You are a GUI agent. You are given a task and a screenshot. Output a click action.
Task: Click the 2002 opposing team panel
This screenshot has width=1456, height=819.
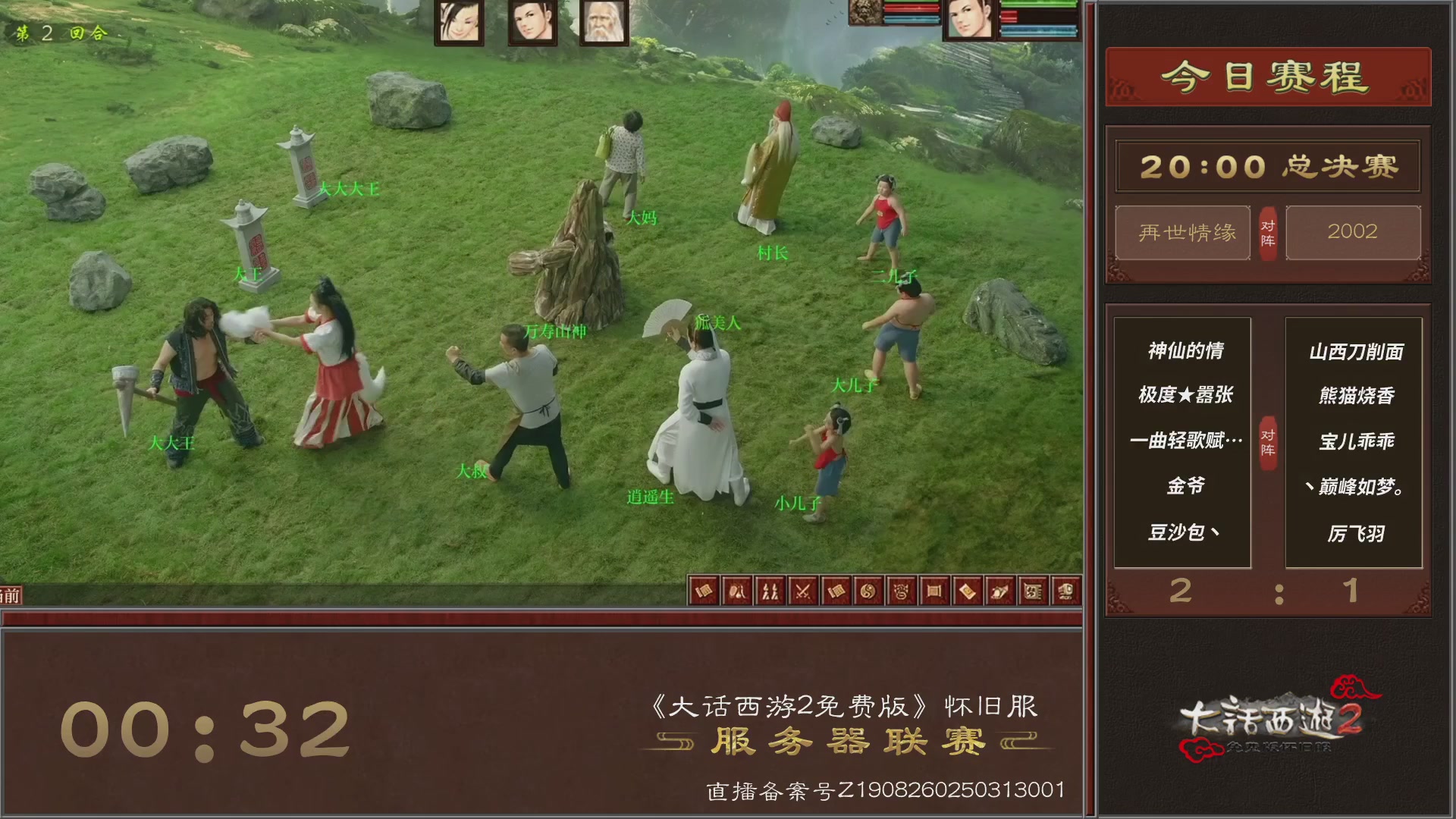coord(1353,233)
